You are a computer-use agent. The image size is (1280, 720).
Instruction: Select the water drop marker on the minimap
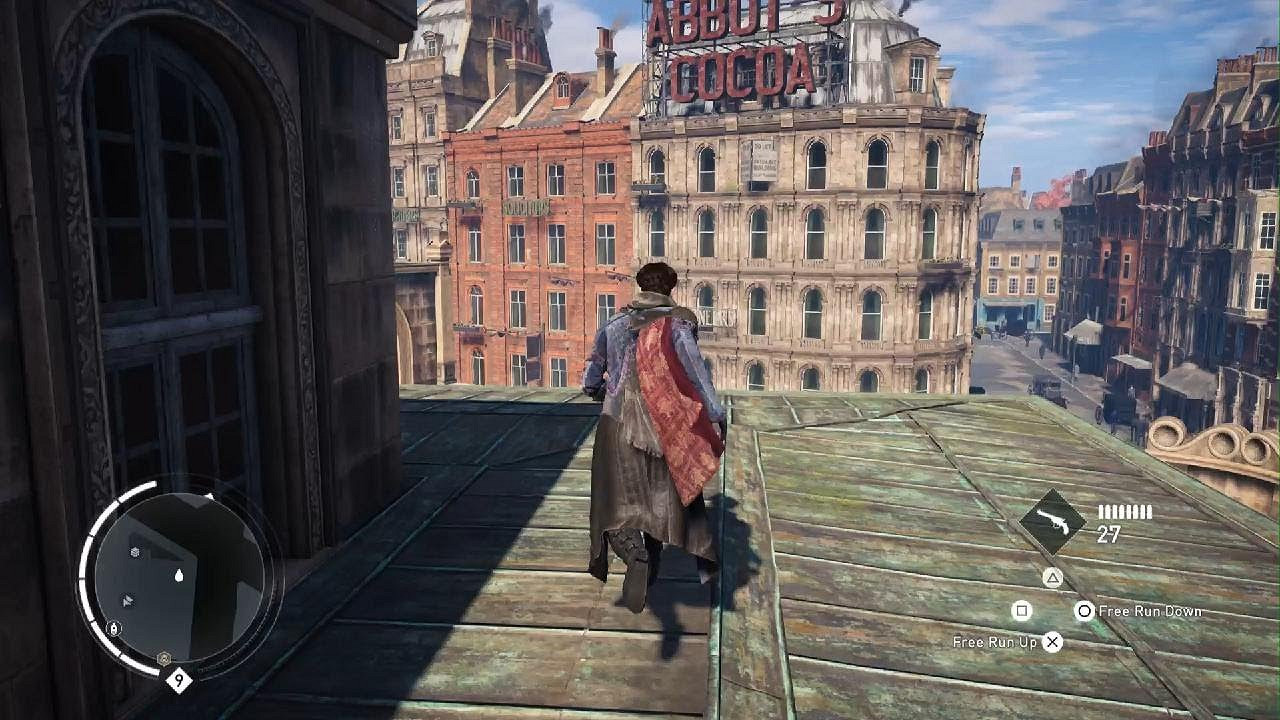point(179,575)
